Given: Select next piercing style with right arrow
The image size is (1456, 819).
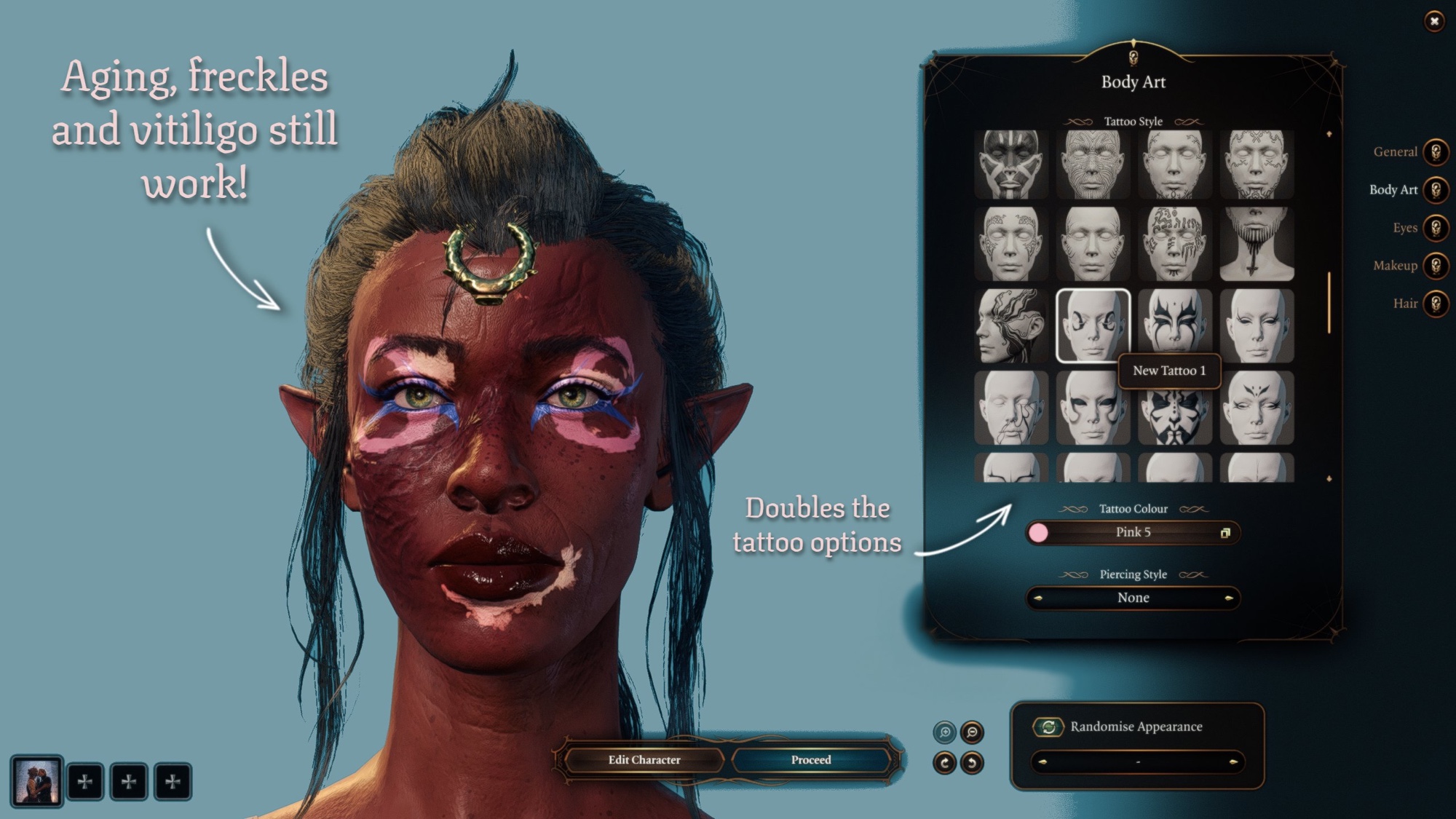Looking at the screenshot, I should pyautogui.click(x=1229, y=598).
